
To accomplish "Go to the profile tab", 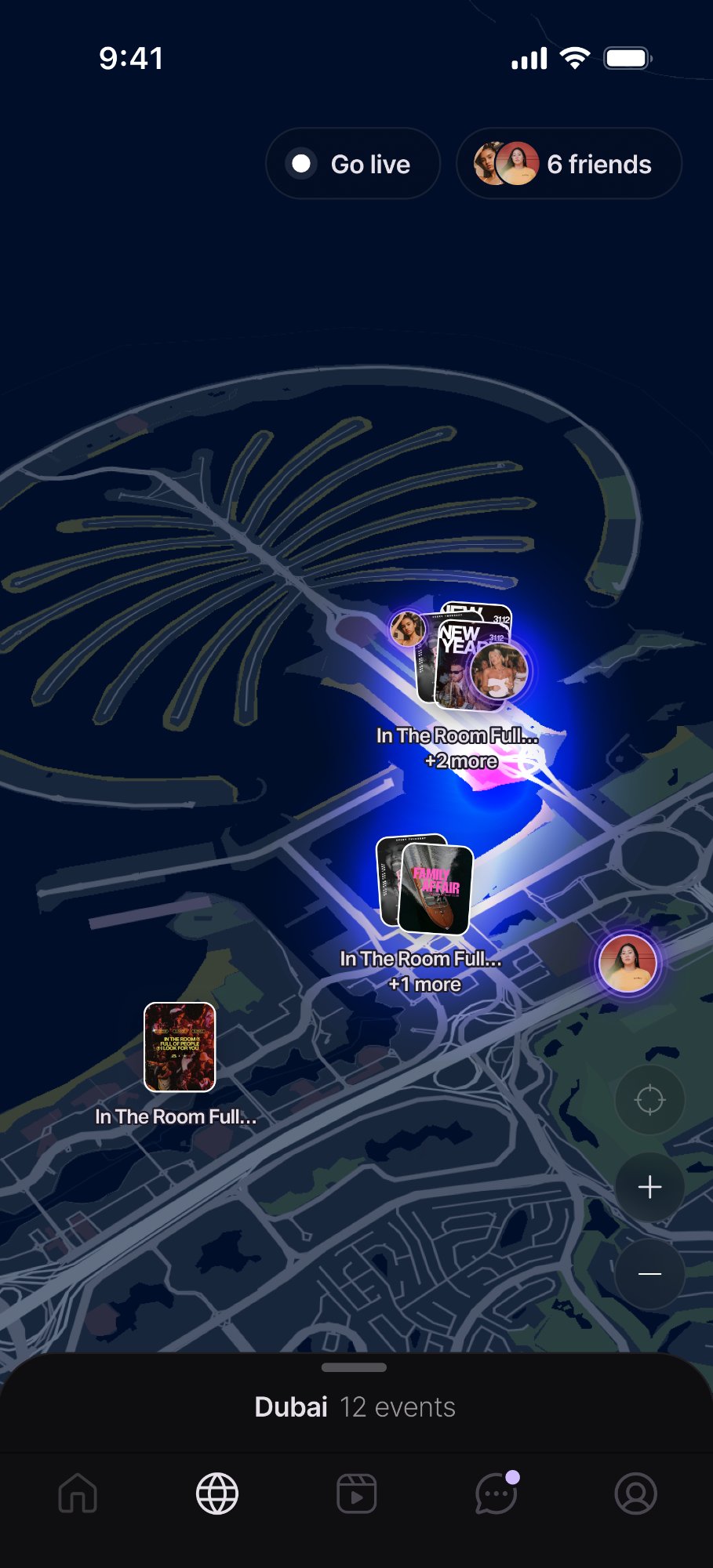I will click(635, 1494).
